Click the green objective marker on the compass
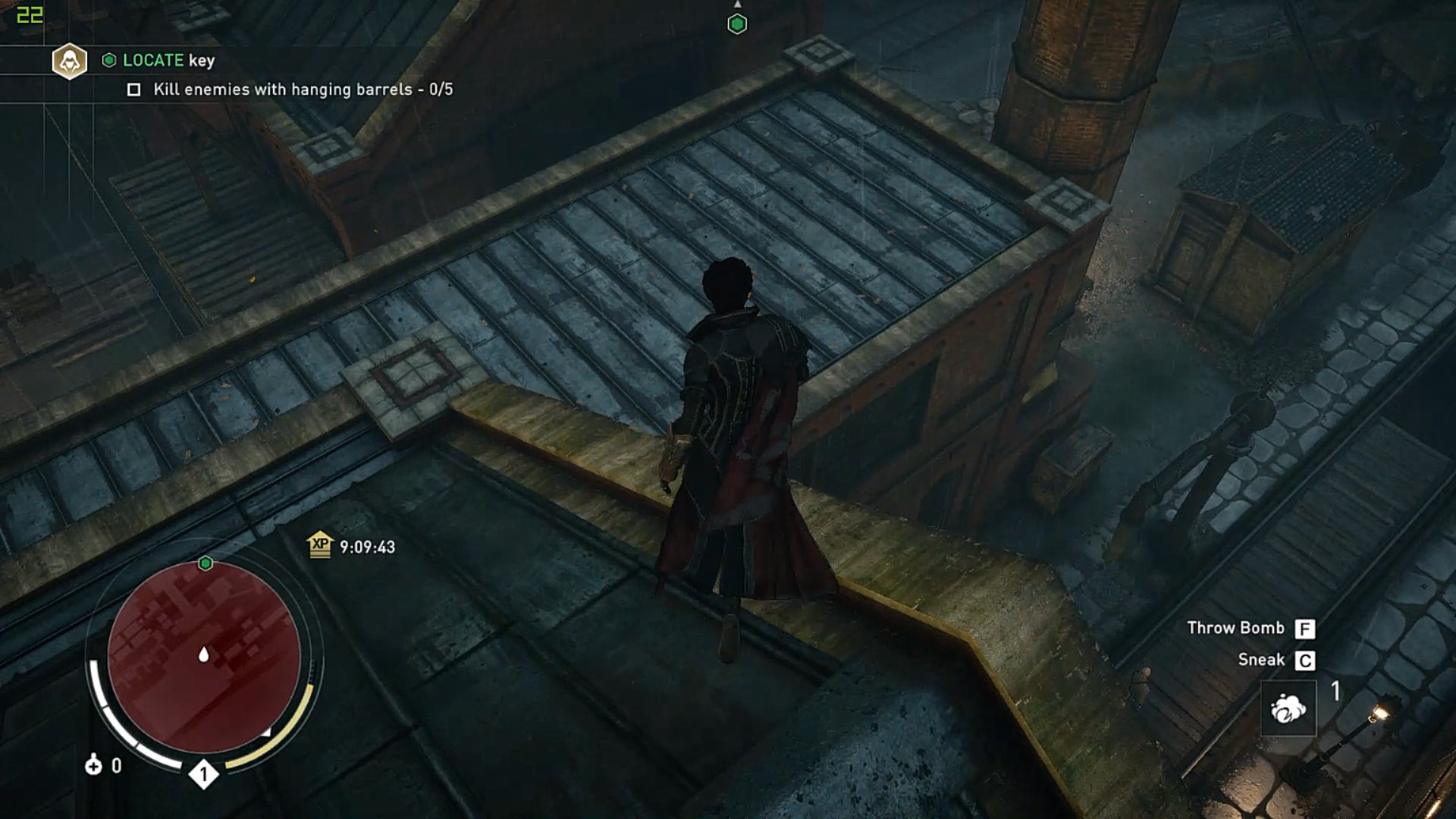Image resolution: width=1456 pixels, height=819 pixels. (x=737, y=24)
